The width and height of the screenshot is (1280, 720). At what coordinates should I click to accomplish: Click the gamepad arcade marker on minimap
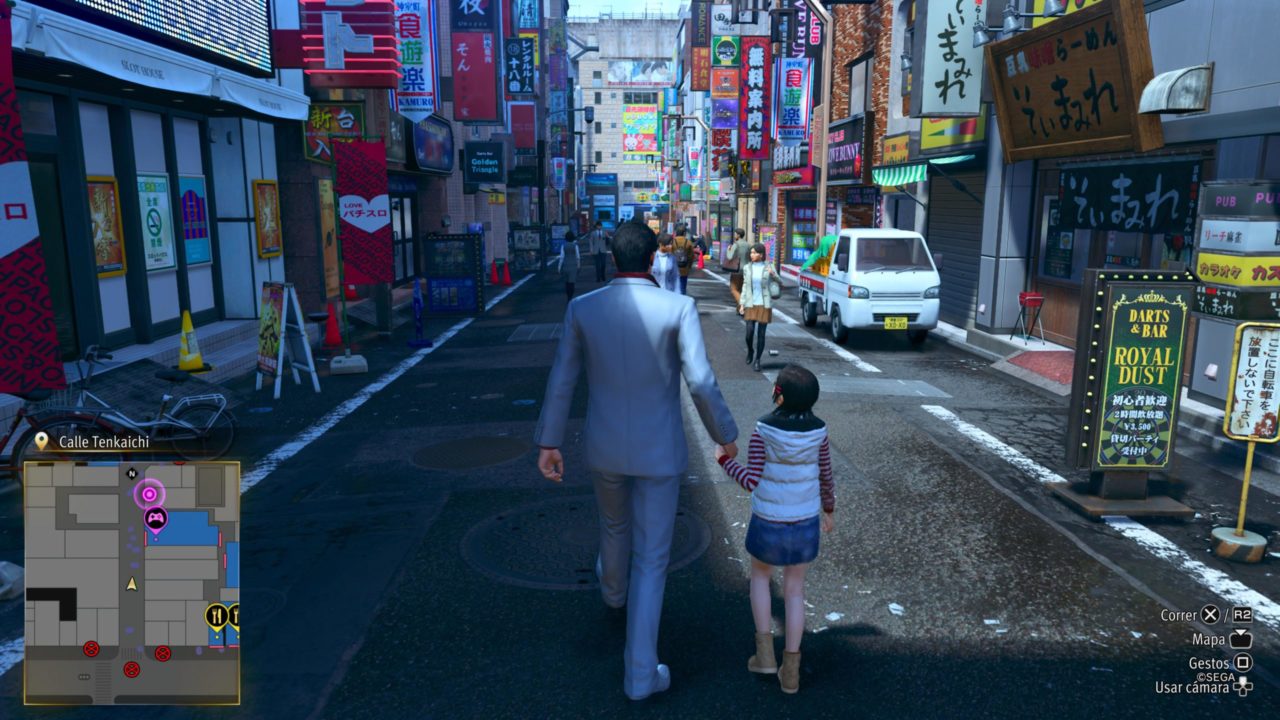(156, 518)
